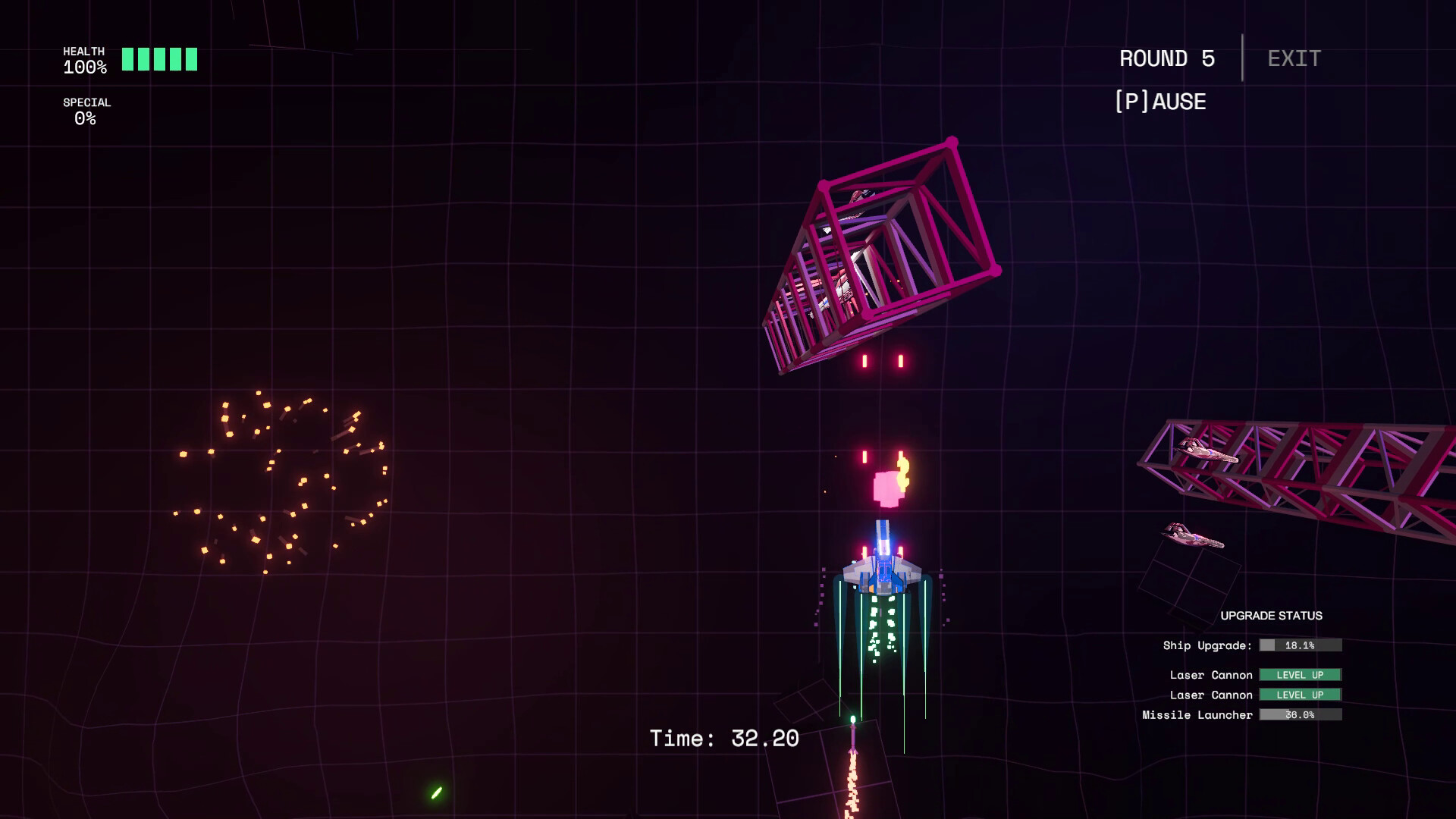Select the EXIT menu option
1456x819 pixels.
1293,58
